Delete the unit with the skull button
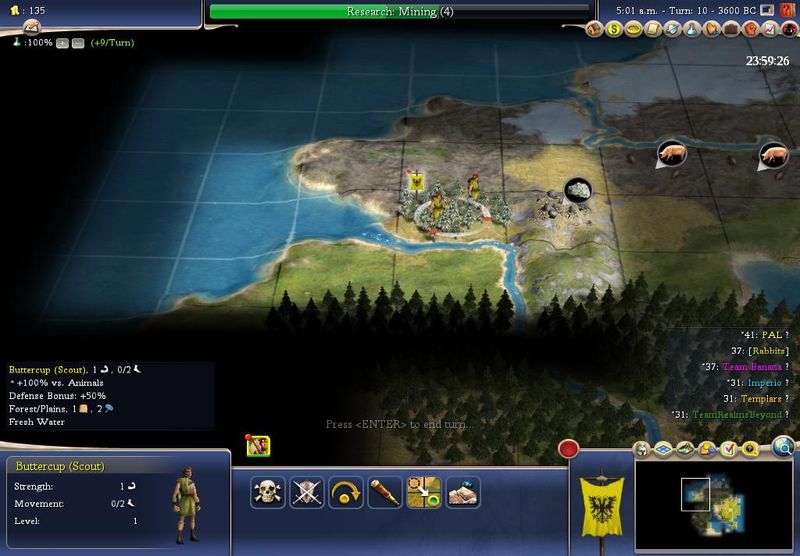Screen dimensions: 800x556 pos(267,492)
